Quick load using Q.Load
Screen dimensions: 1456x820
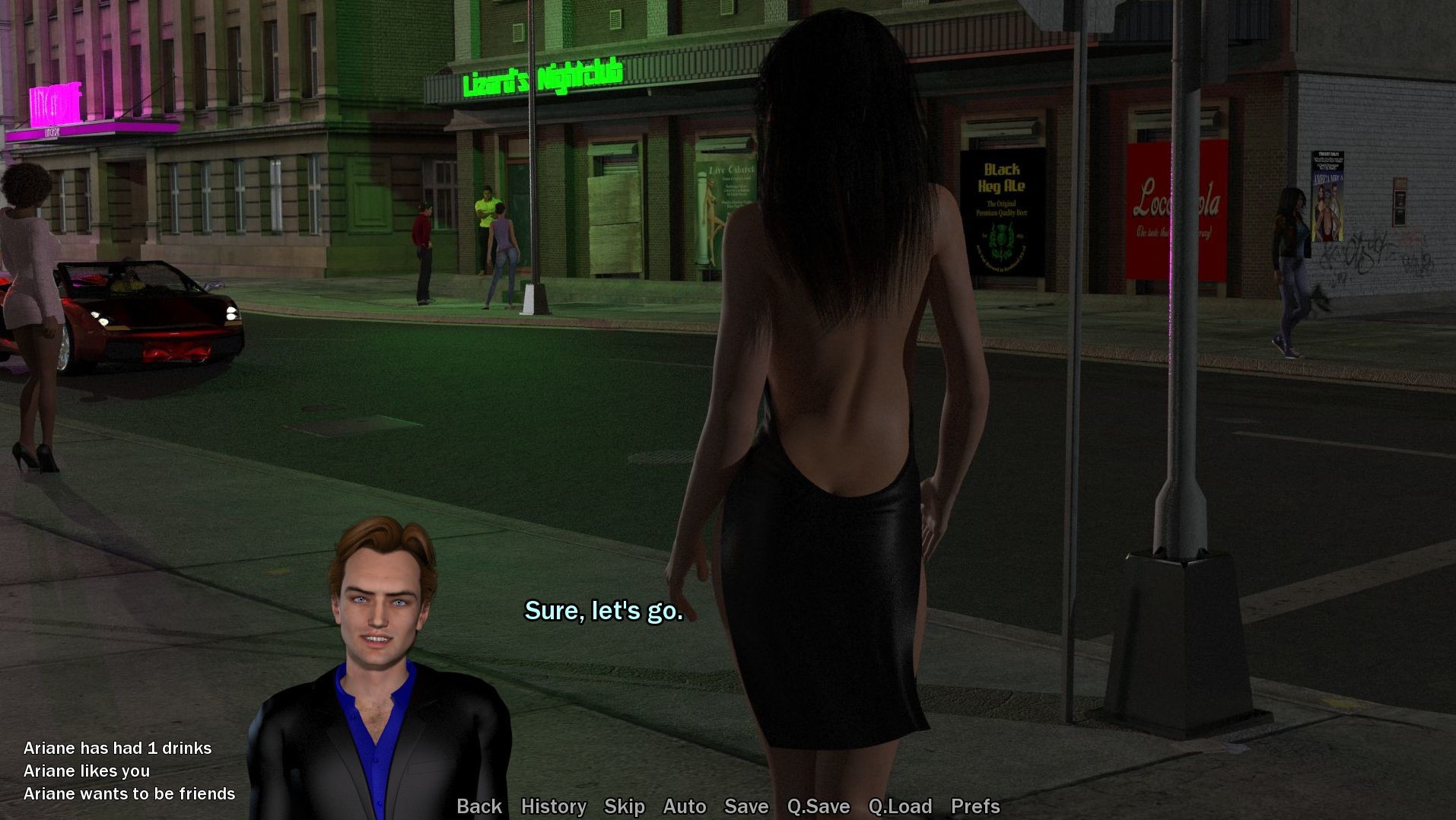point(901,806)
